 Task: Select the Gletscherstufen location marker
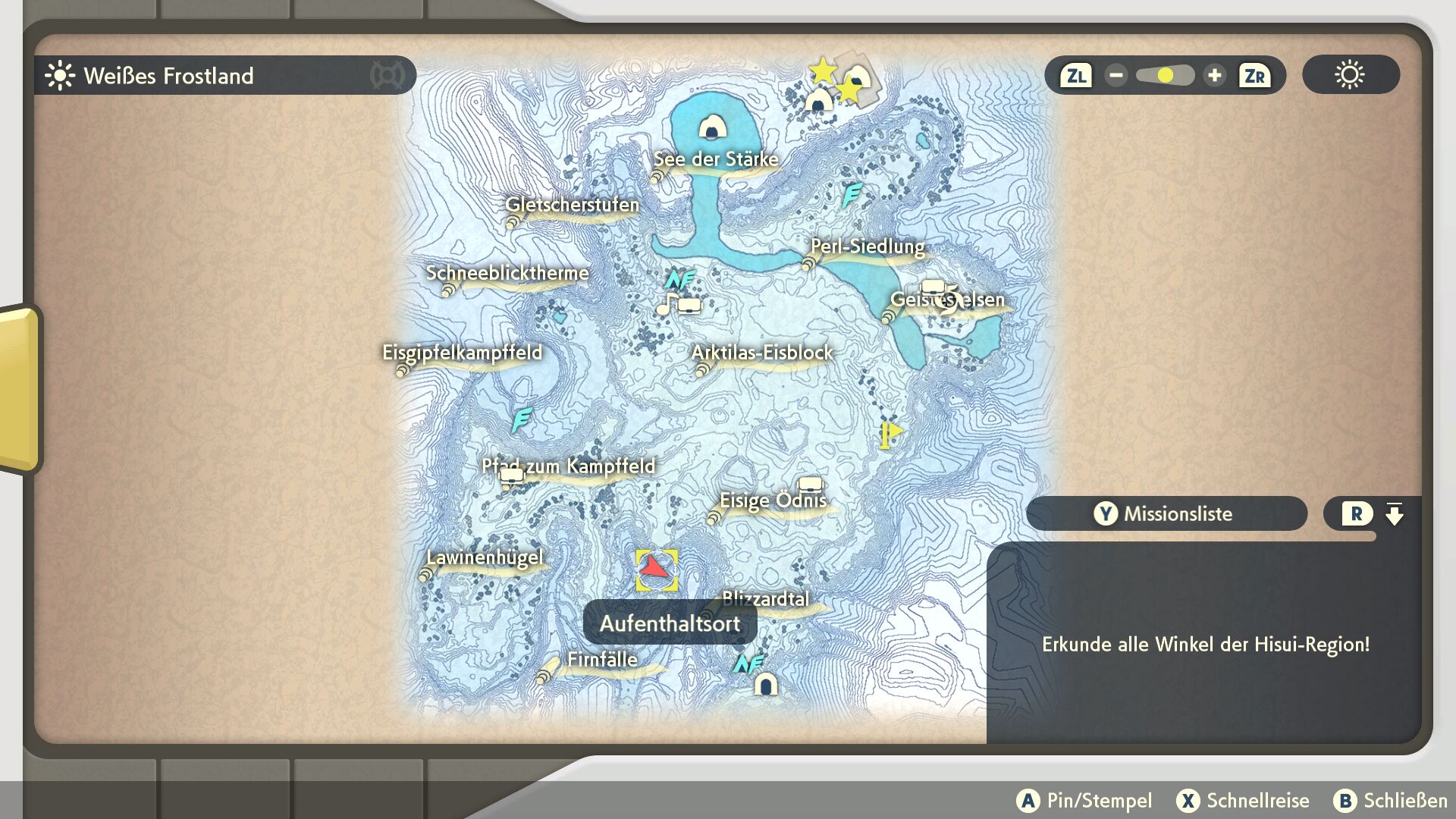coord(572,205)
